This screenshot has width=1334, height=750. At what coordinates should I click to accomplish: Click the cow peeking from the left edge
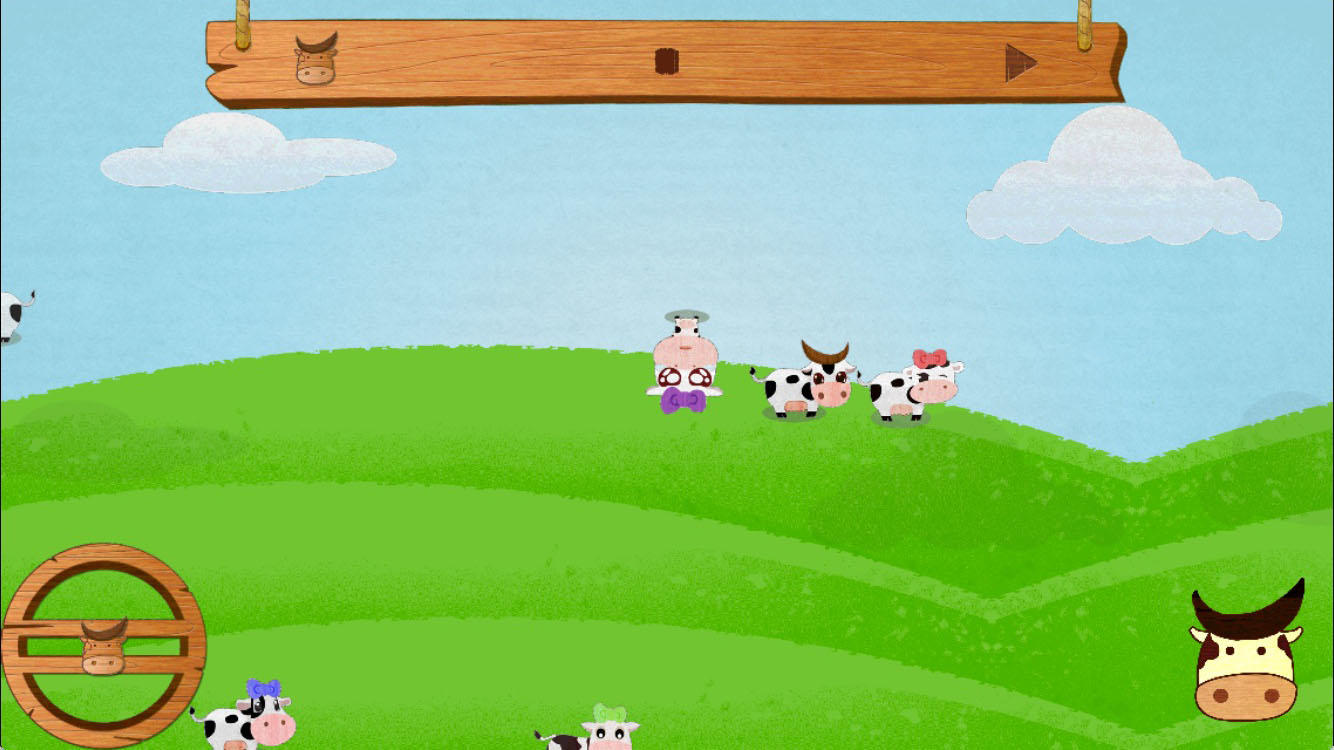point(14,310)
